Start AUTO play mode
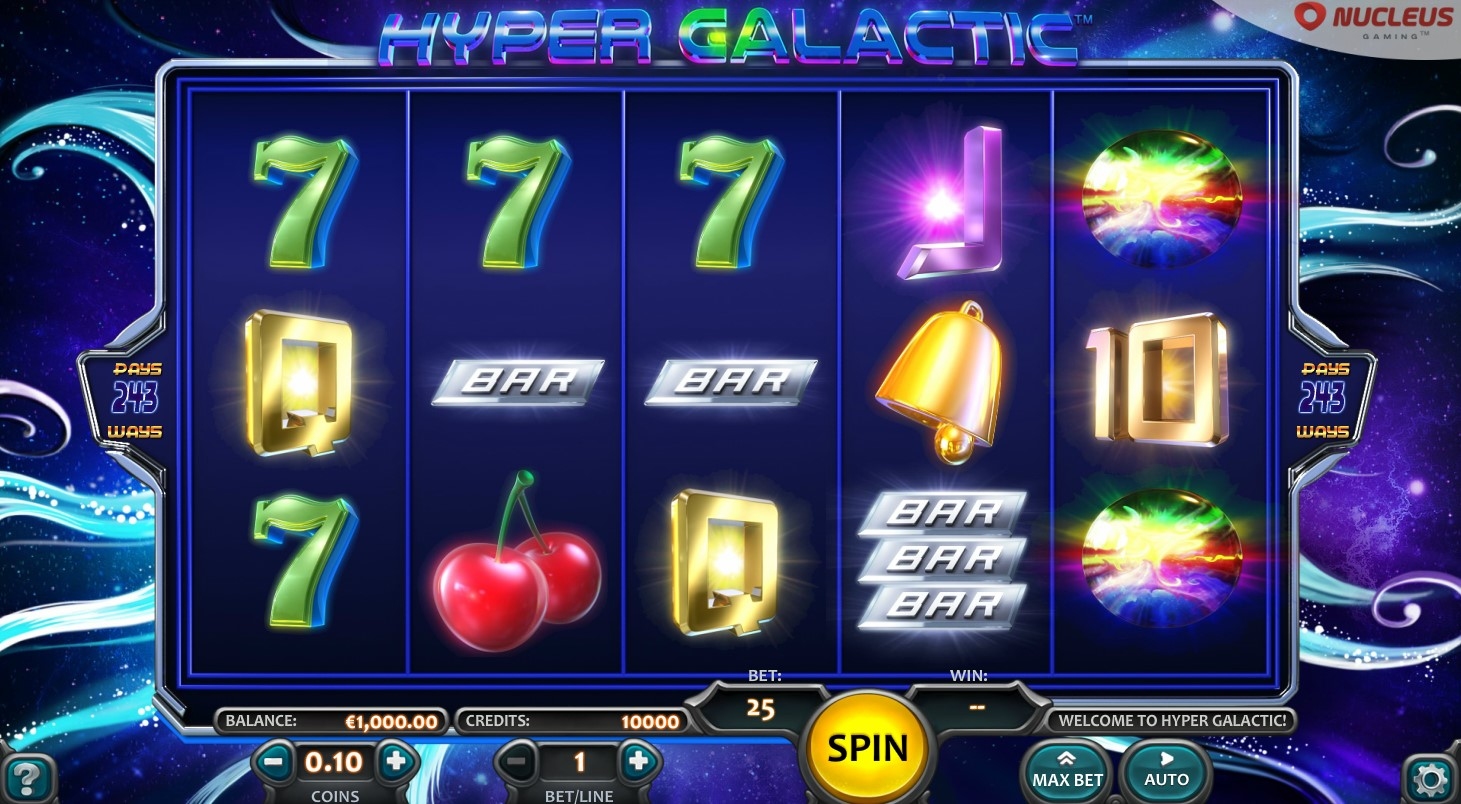 click(x=1166, y=771)
